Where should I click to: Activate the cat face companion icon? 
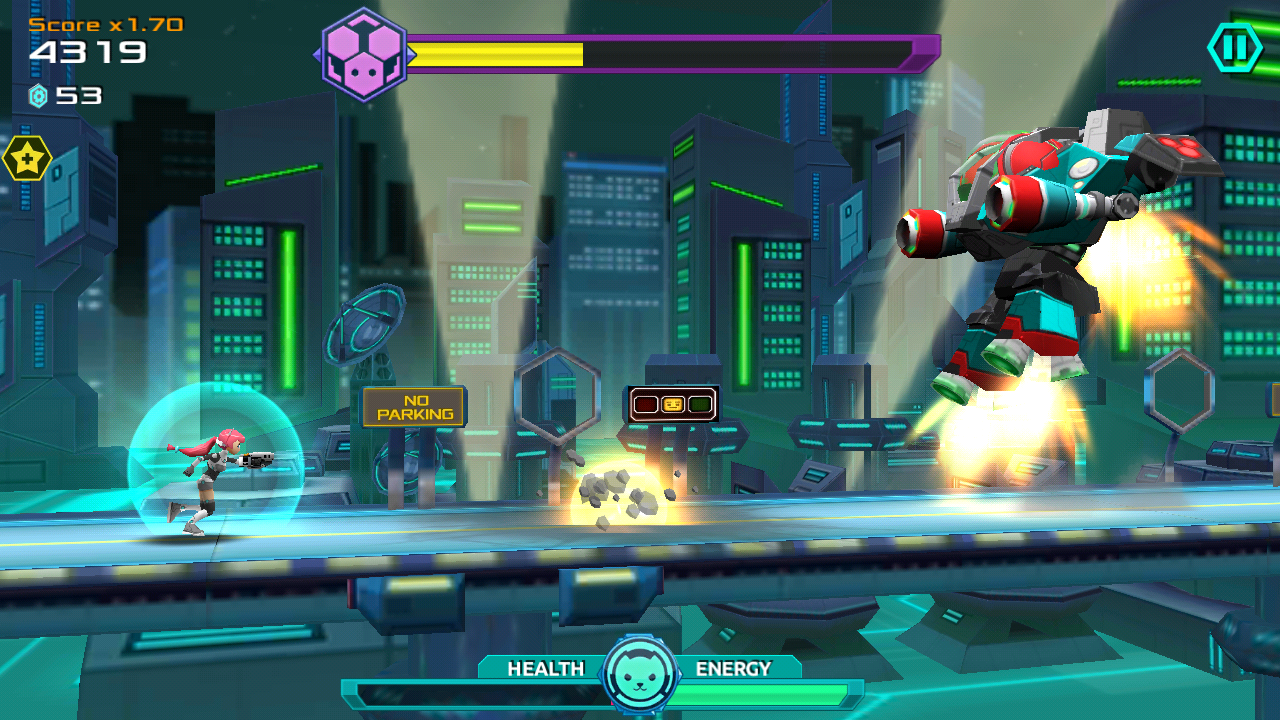point(640,675)
